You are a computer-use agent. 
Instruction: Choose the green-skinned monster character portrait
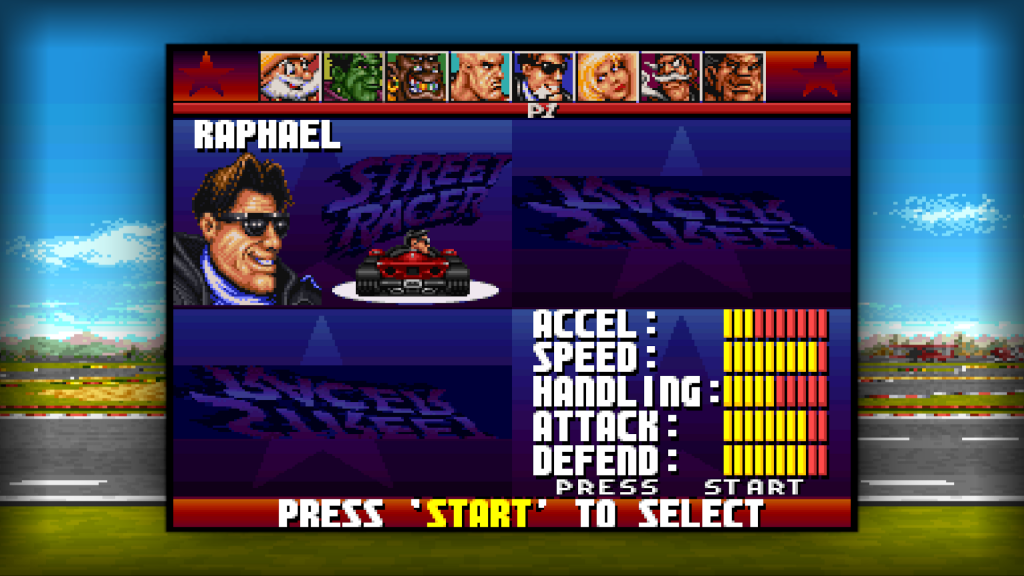click(x=353, y=76)
